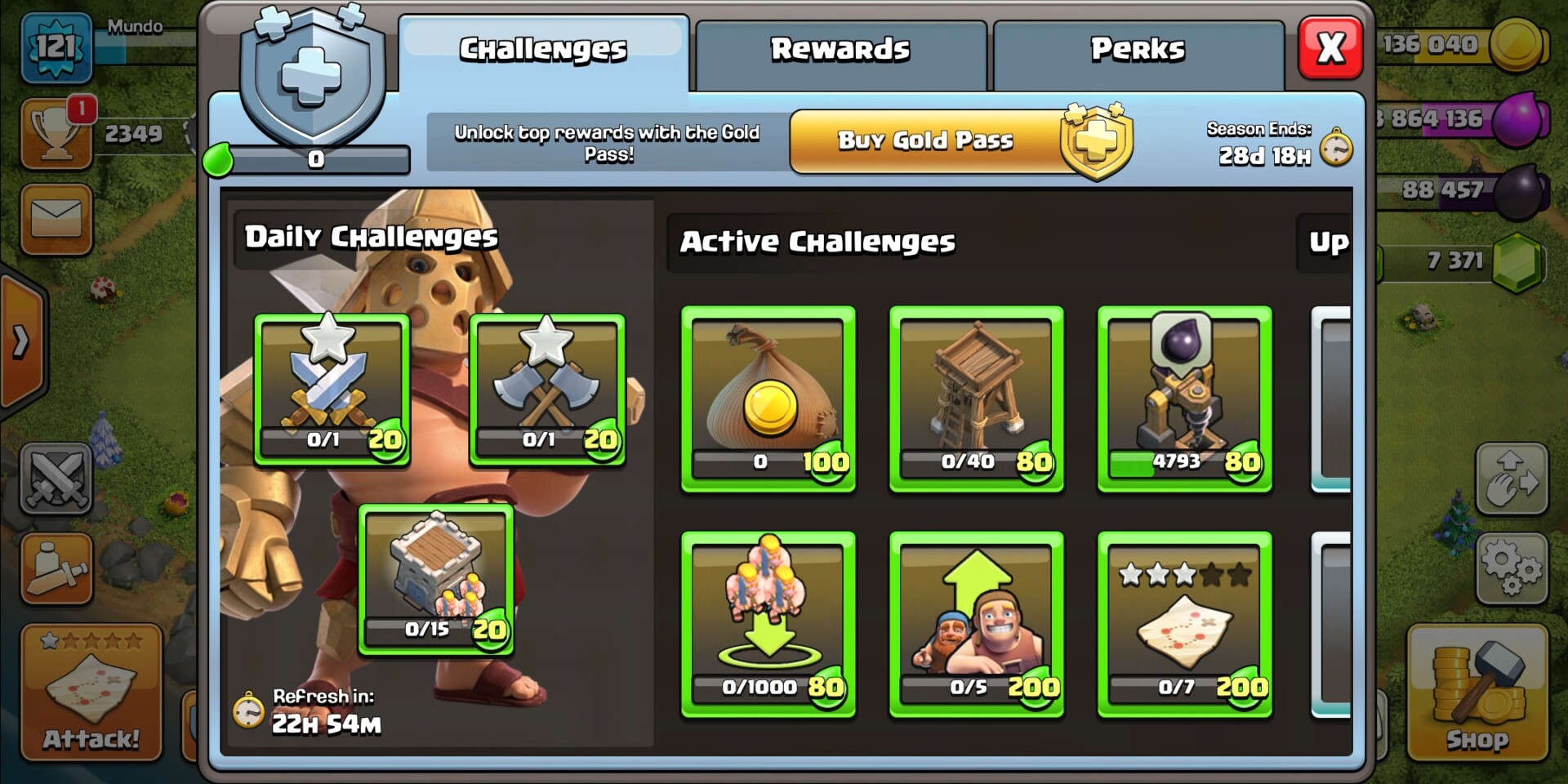This screenshot has width=1568, height=784.
Task: Select the dark elixir drill challenge
Action: coord(1185,396)
